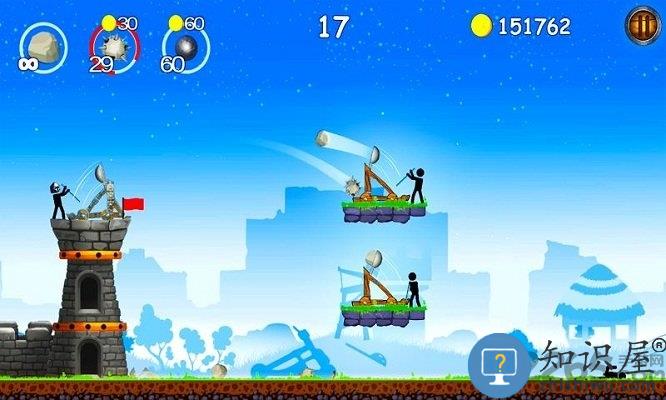The image size is (666, 400).
Task: Select the plain stone ammo
Action: pos(43,46)
